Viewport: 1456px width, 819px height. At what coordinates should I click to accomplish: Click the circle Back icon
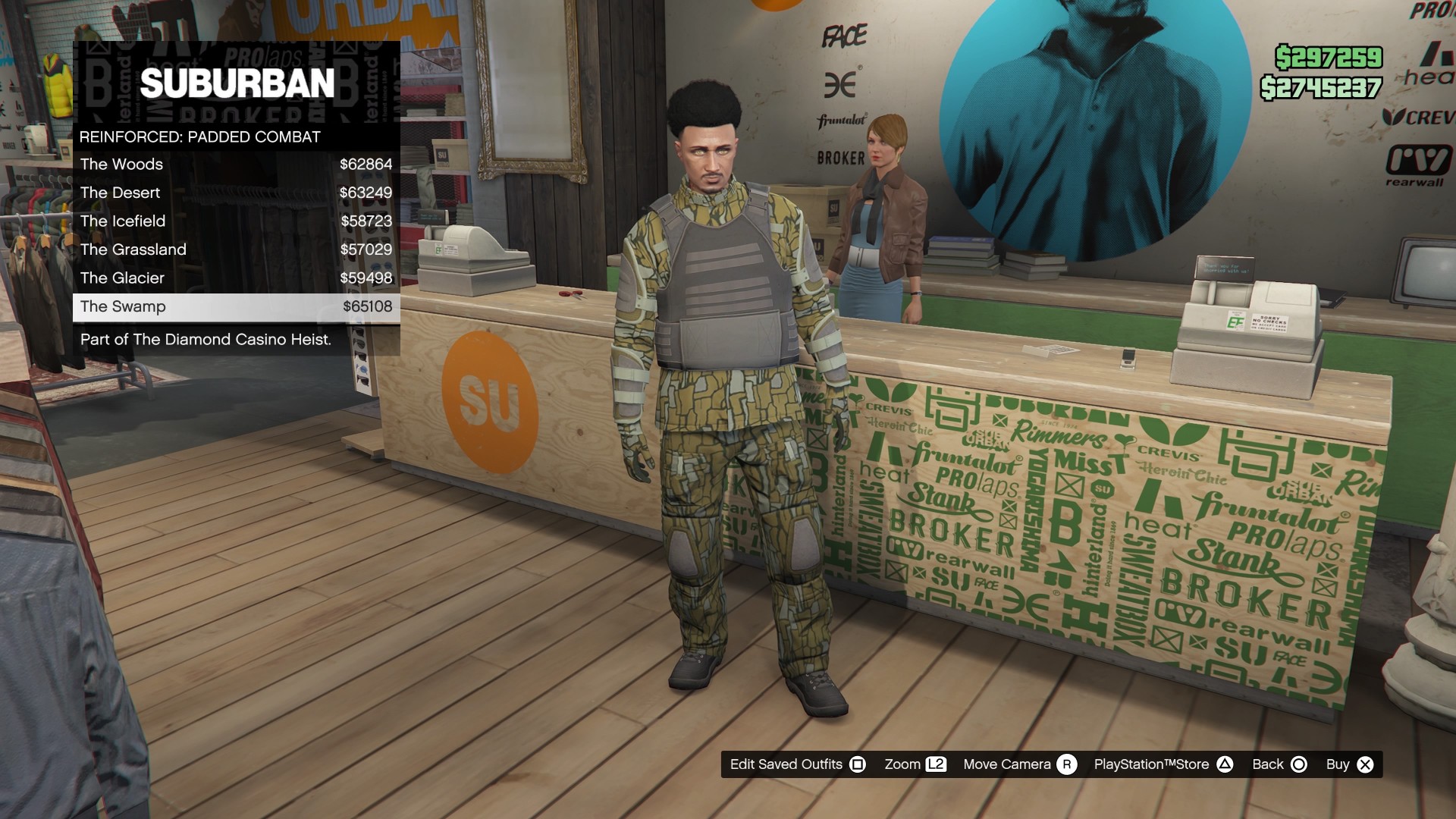tap(1298, 764)
